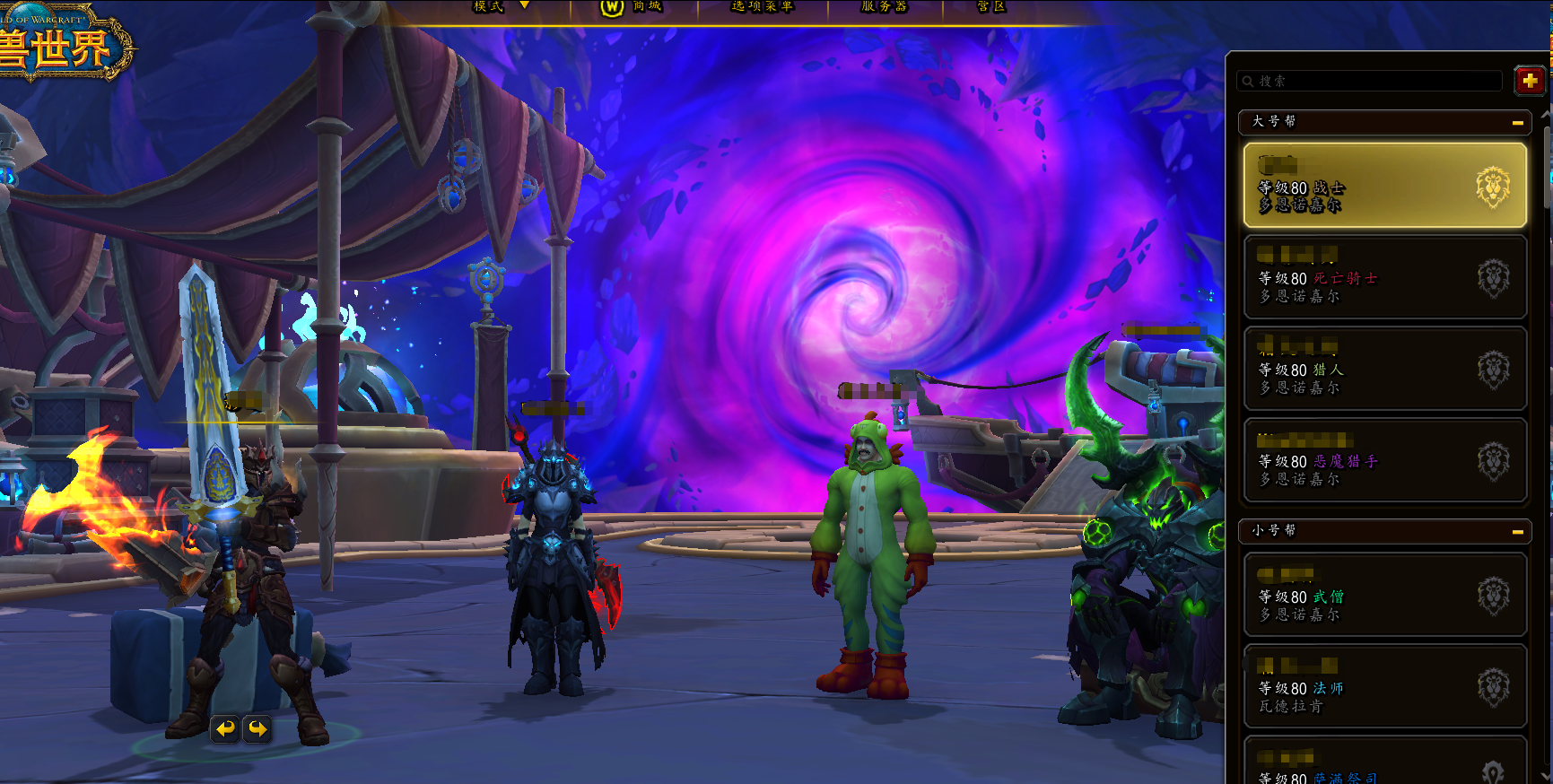Open the 营区 camp menu
The height and width of the screenshot is (784, 1553).
990,7
